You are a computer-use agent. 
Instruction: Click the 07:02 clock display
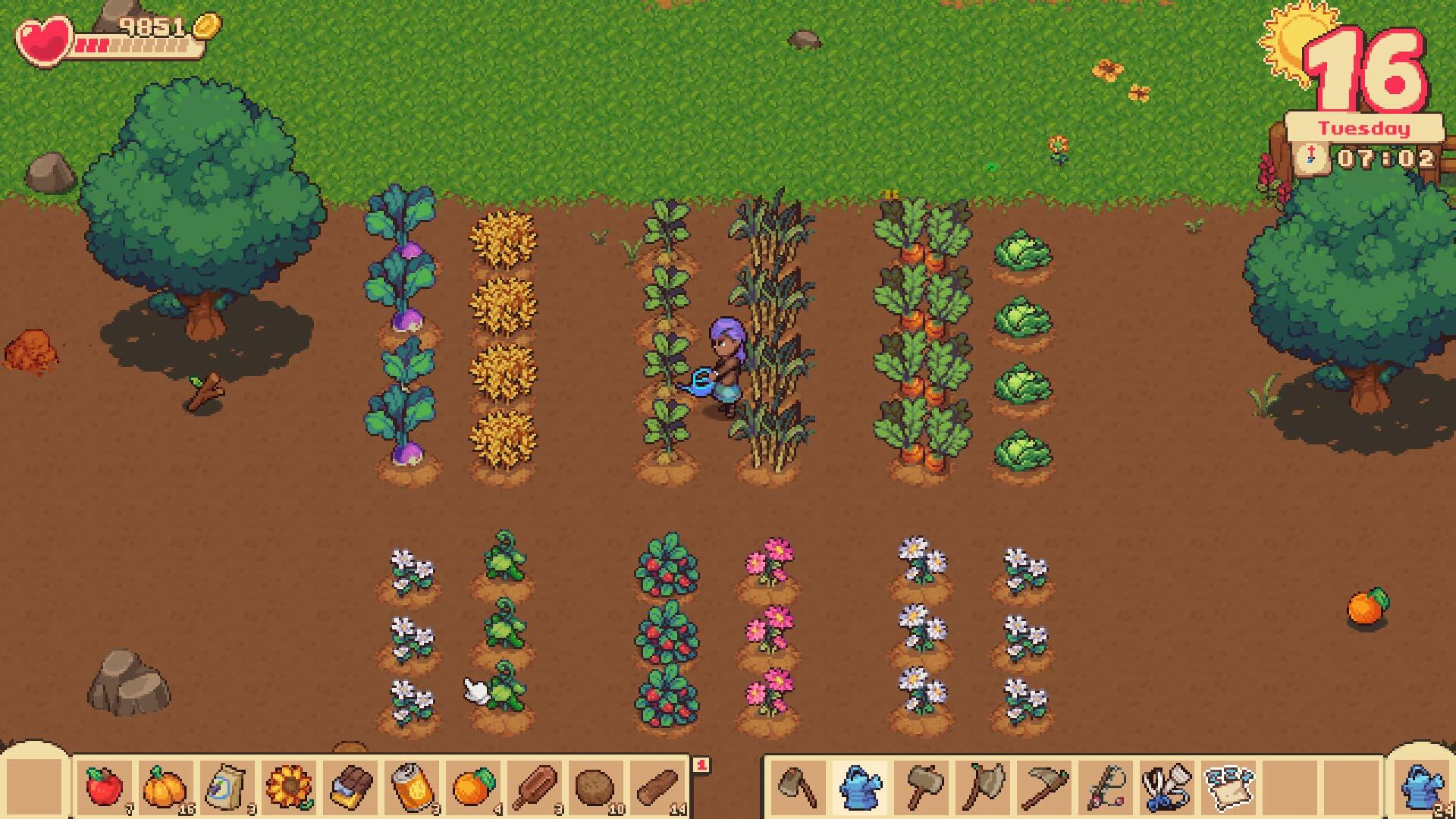1388,159
